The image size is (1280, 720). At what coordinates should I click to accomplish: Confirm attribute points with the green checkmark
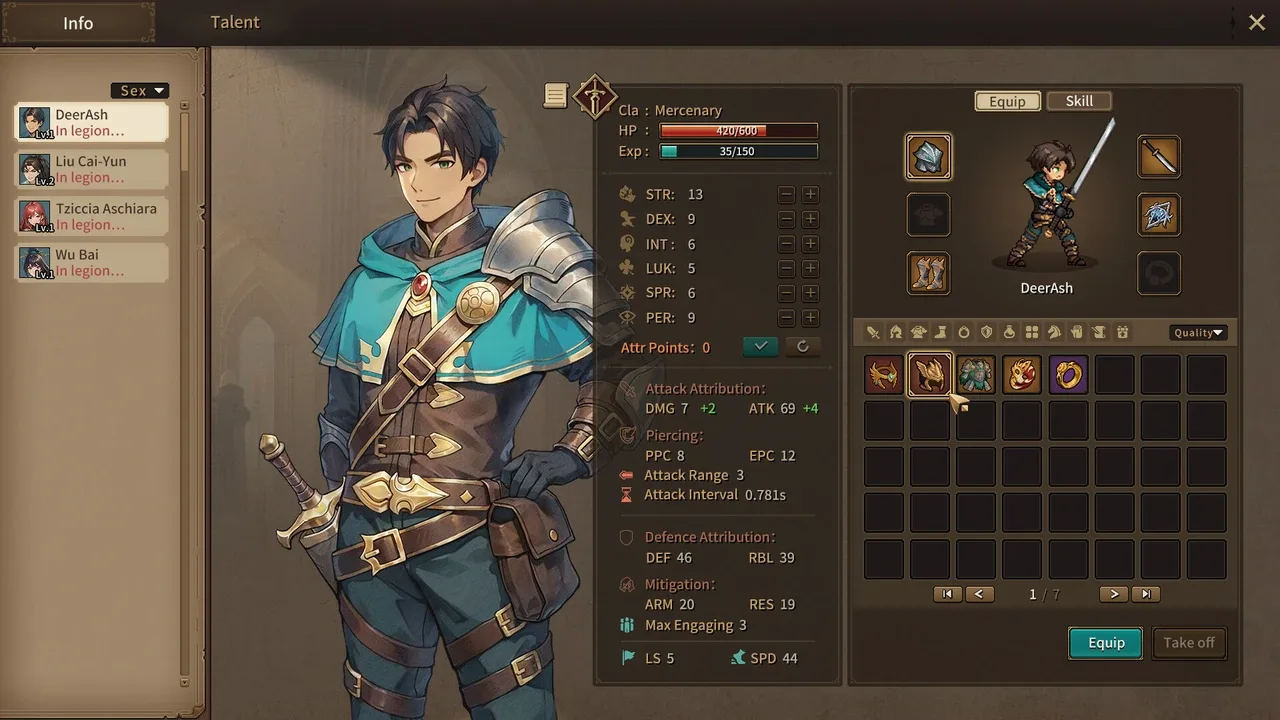(x=760, y=346)
